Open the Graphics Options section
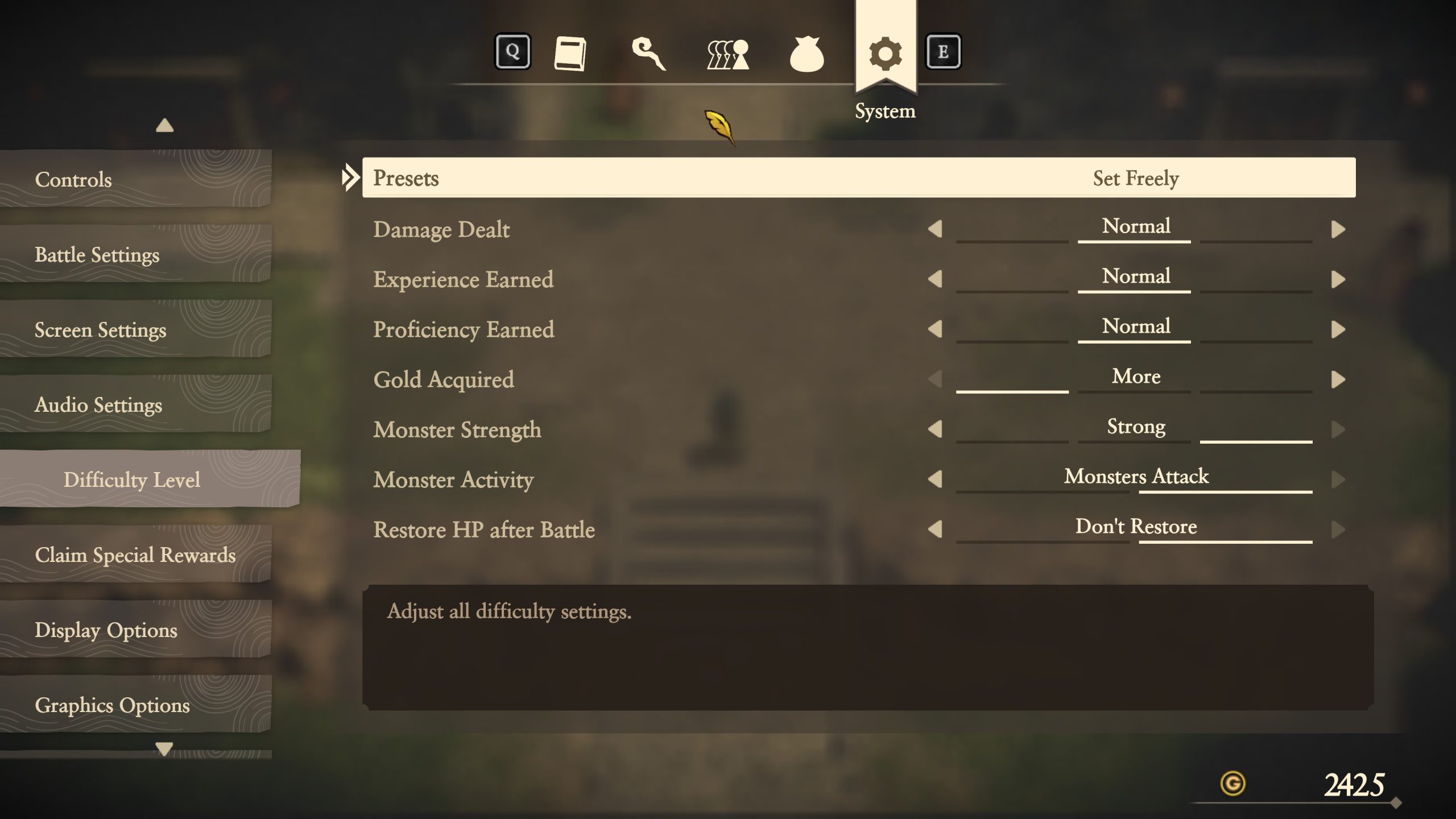Image resolution: width=1456 pixels, height=819 pixels. [112, 706]
